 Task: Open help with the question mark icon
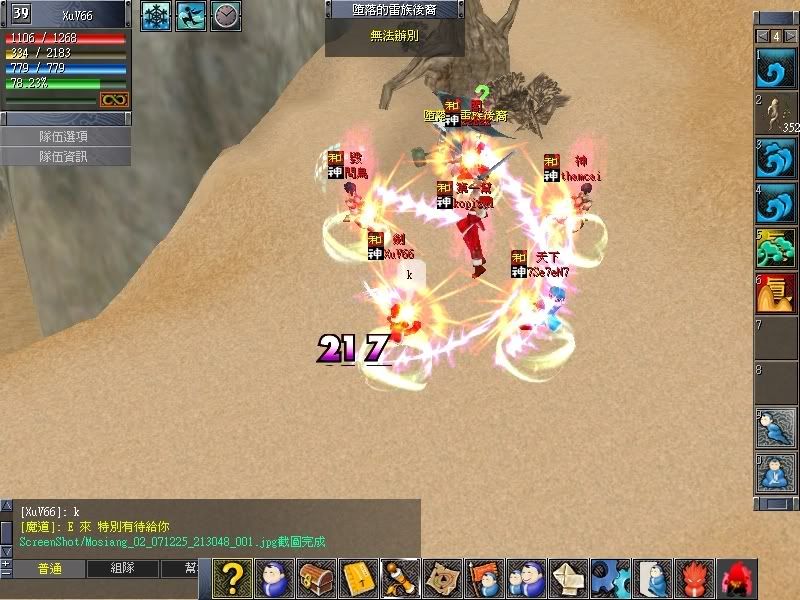coord(232,578)
